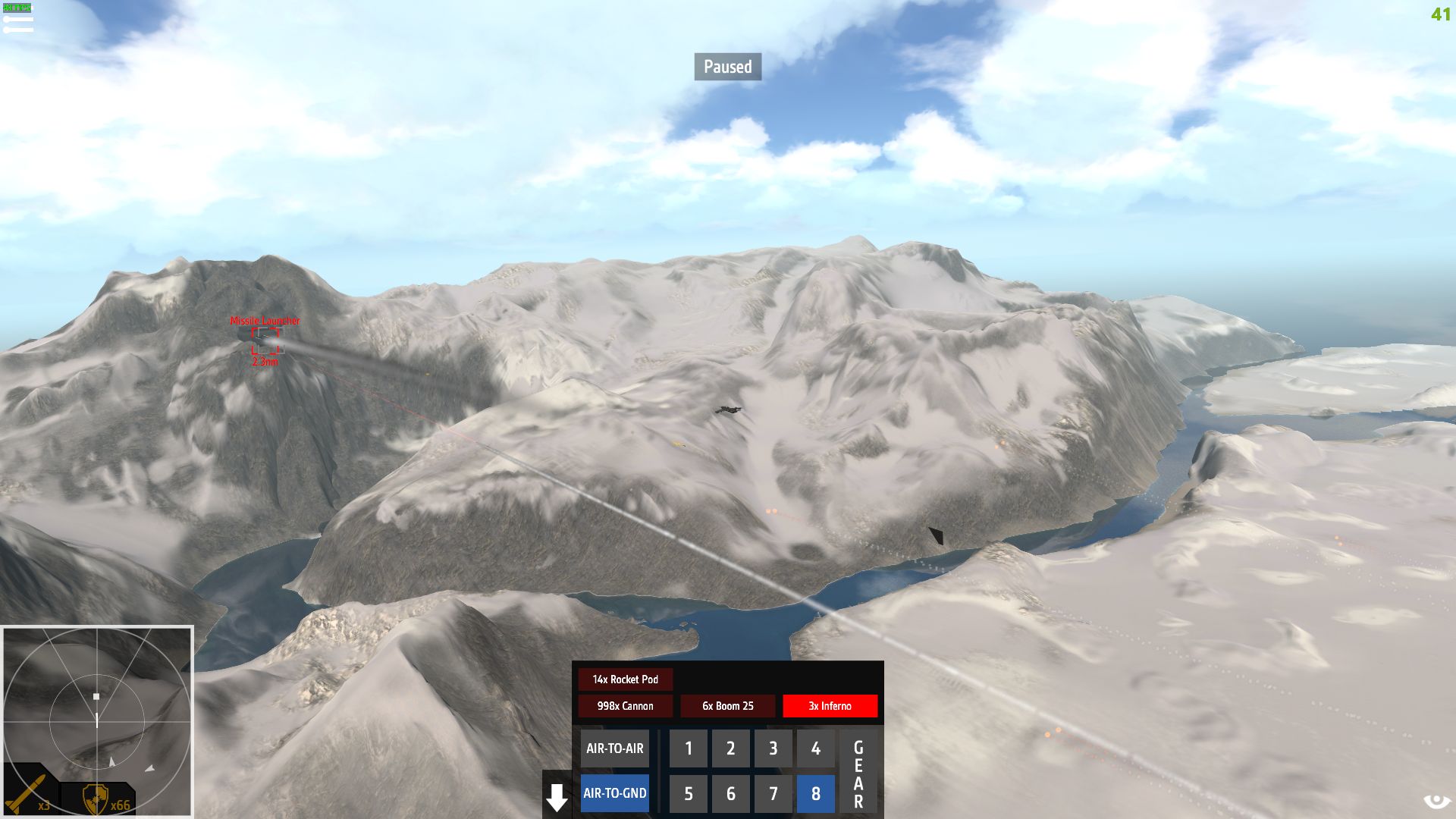Collapse the panel with the down arrow

click(x=557, y=798)
